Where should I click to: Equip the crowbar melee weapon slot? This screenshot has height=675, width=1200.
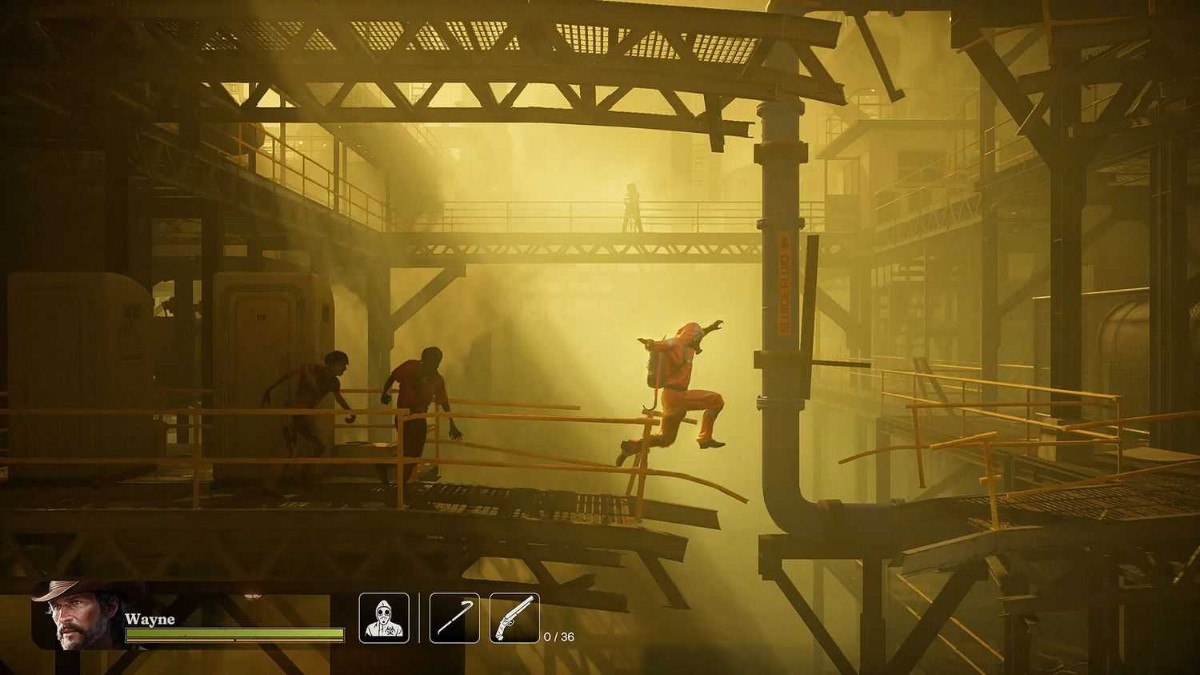(455, 618)
